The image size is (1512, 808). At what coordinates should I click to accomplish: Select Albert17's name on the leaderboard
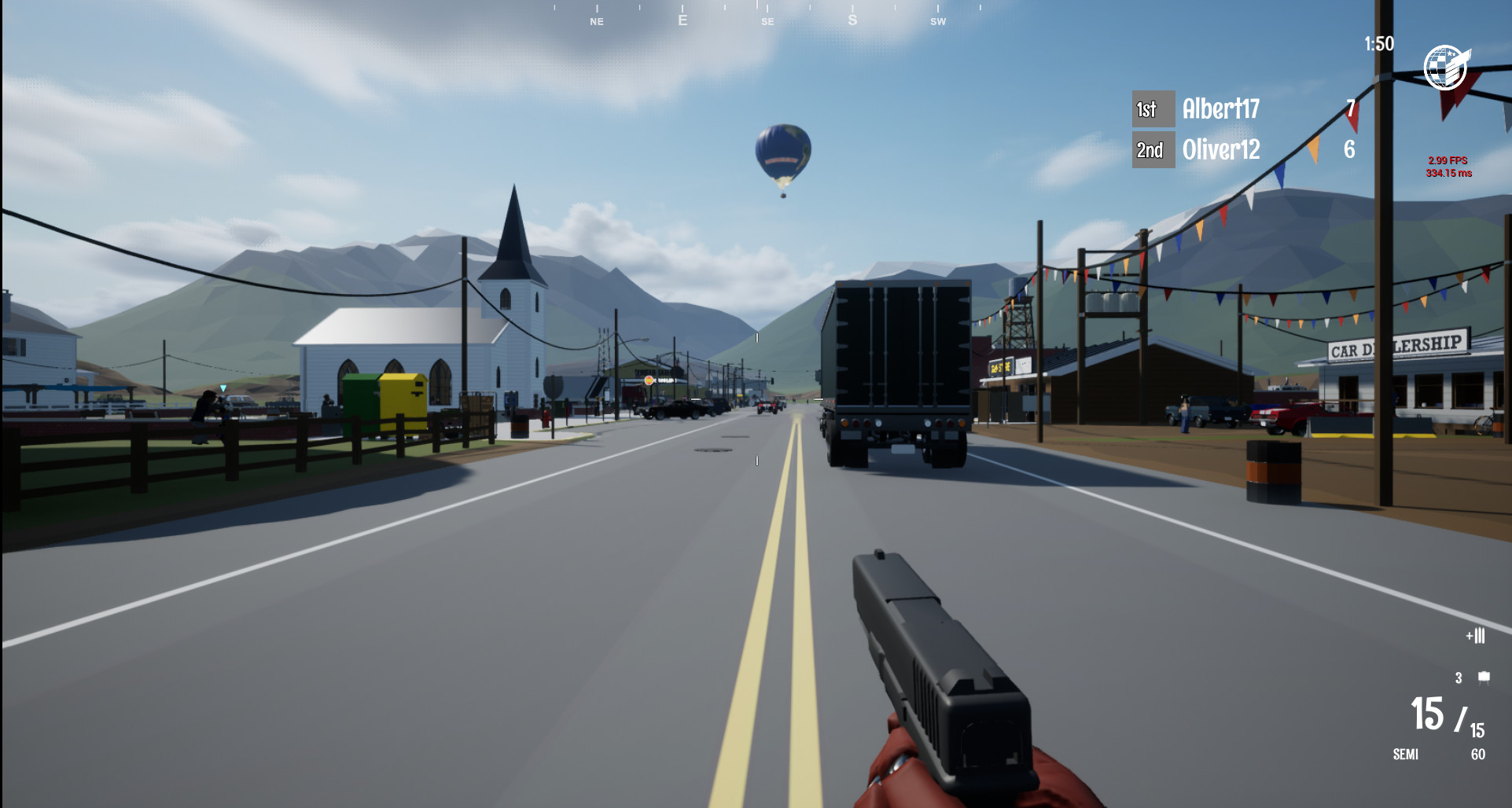(1223, 109)
